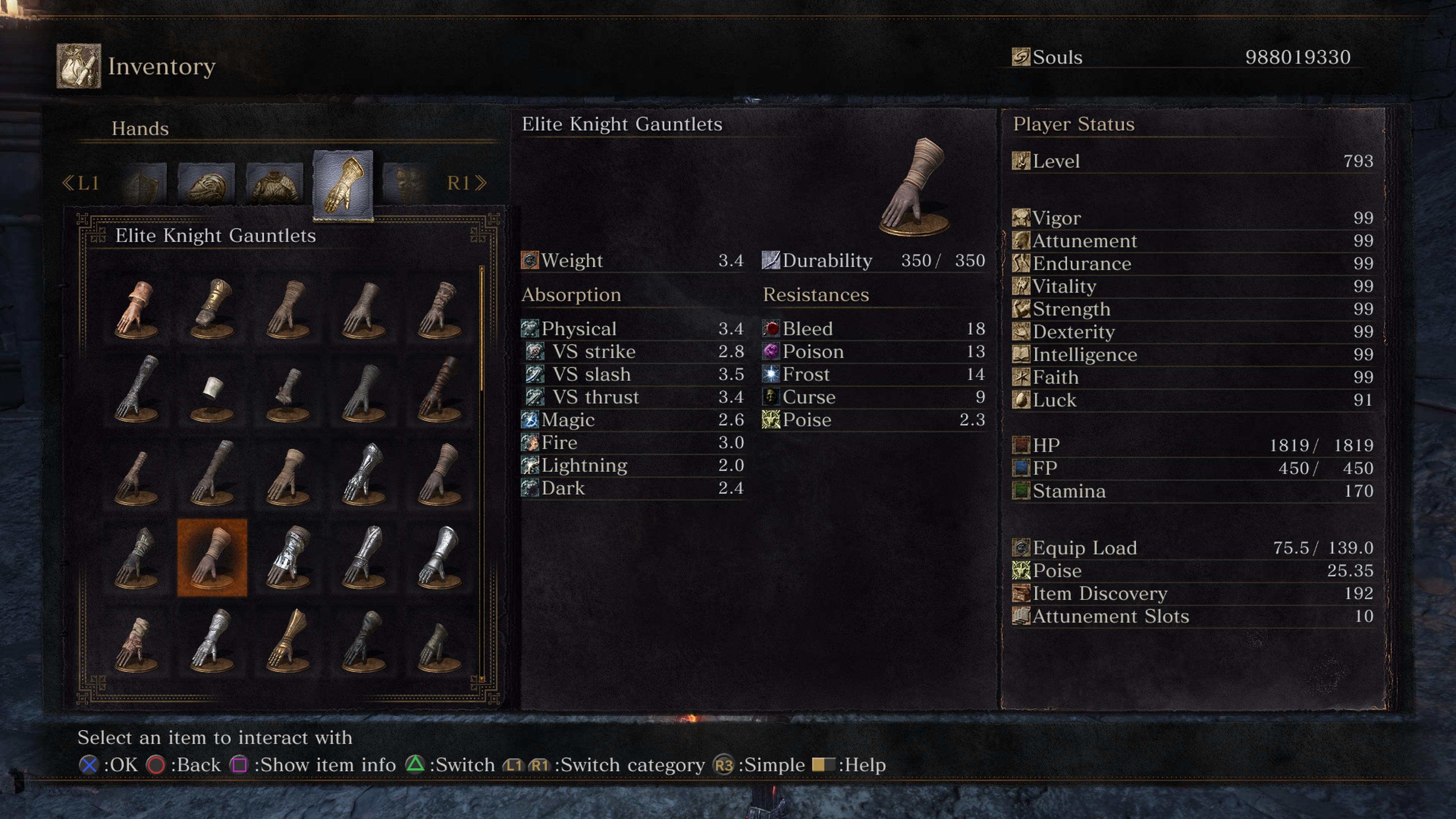The height and width of the screenshot is (819, 1456).
Task: Select the small white cuff item
Action: (x=212, y=390)
